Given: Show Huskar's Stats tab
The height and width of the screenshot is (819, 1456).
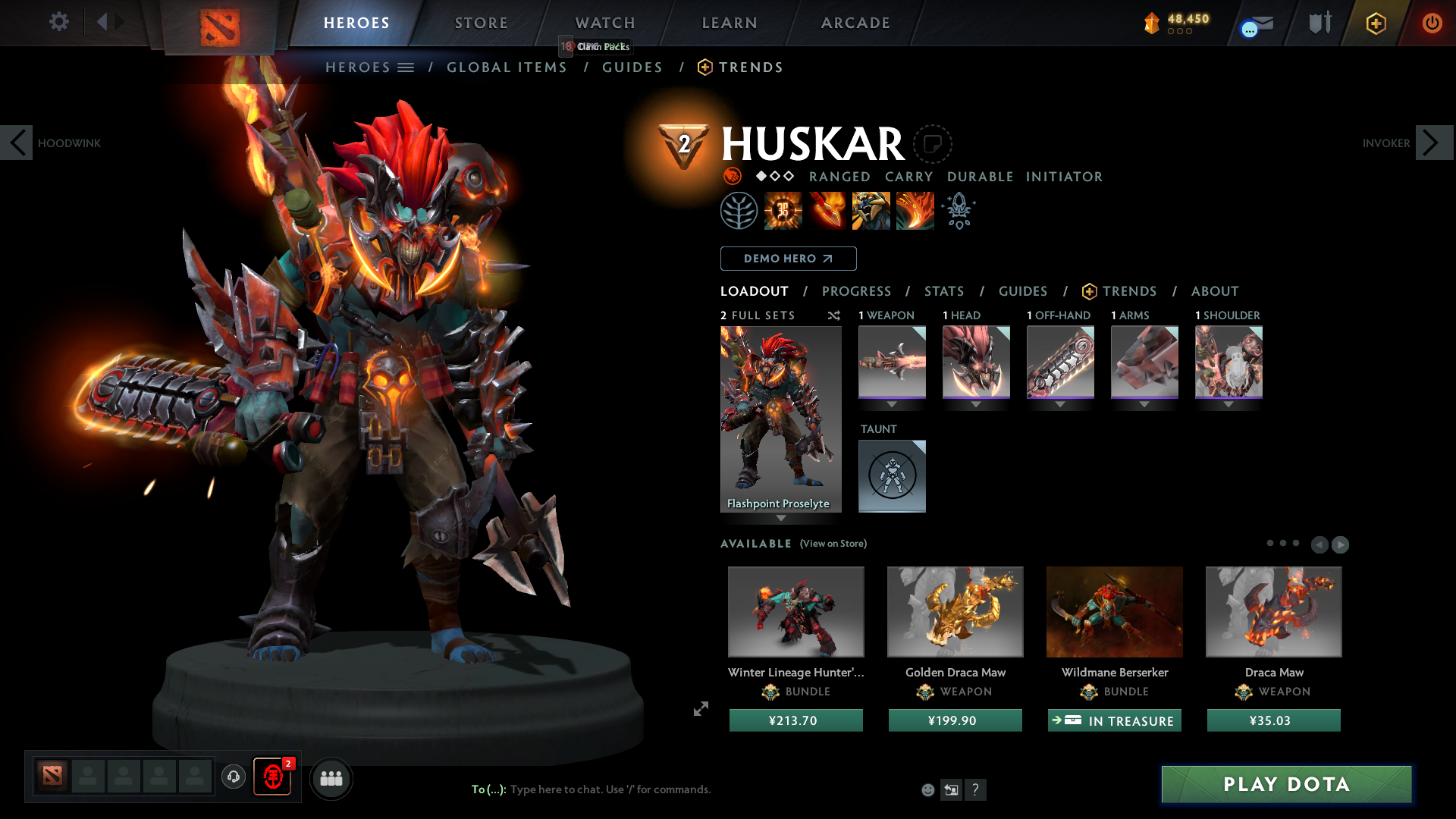Looking at the screenshot, I should 944,291.
